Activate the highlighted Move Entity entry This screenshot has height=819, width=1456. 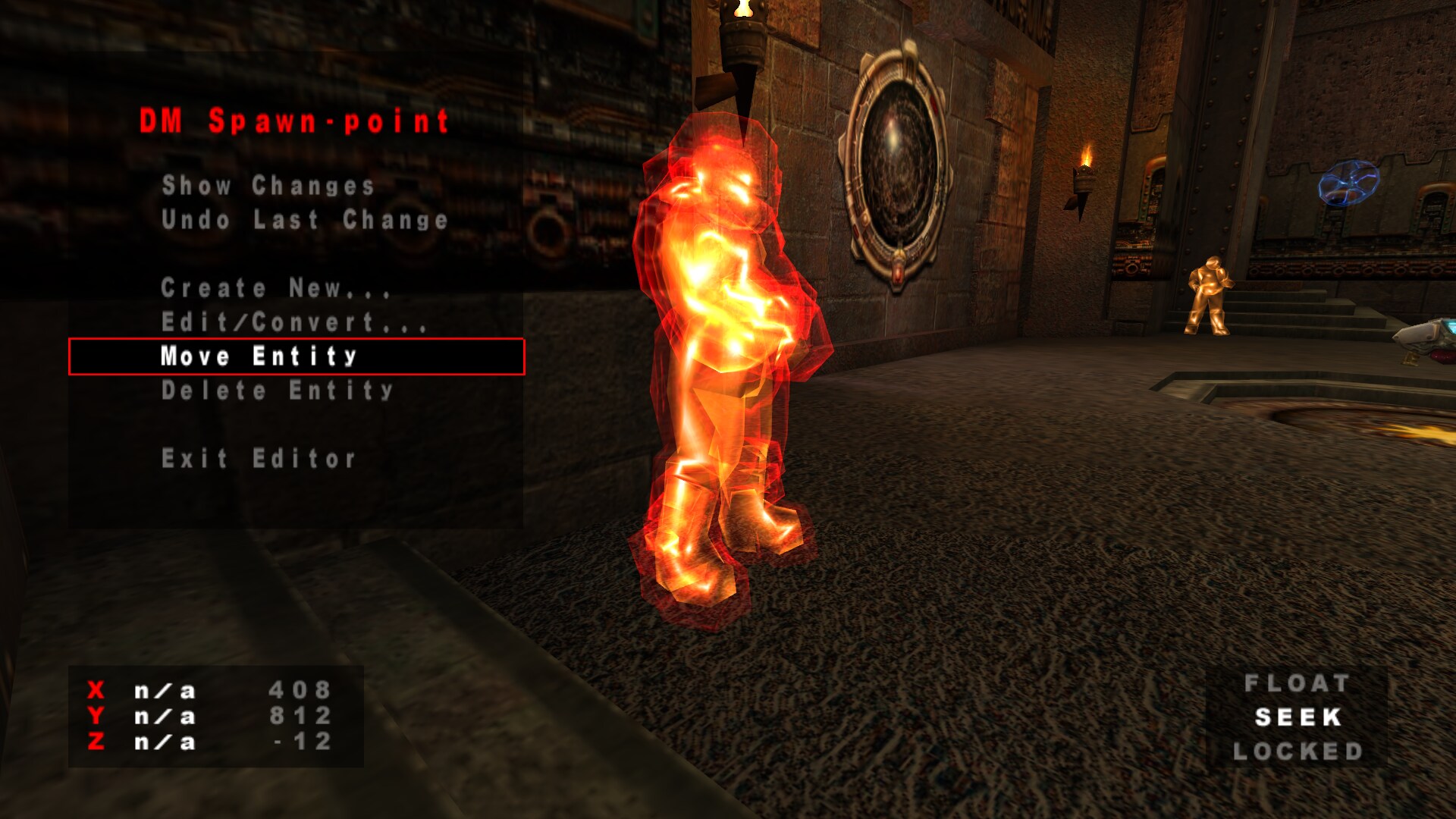pyautogui.click(x=259, y=356)
